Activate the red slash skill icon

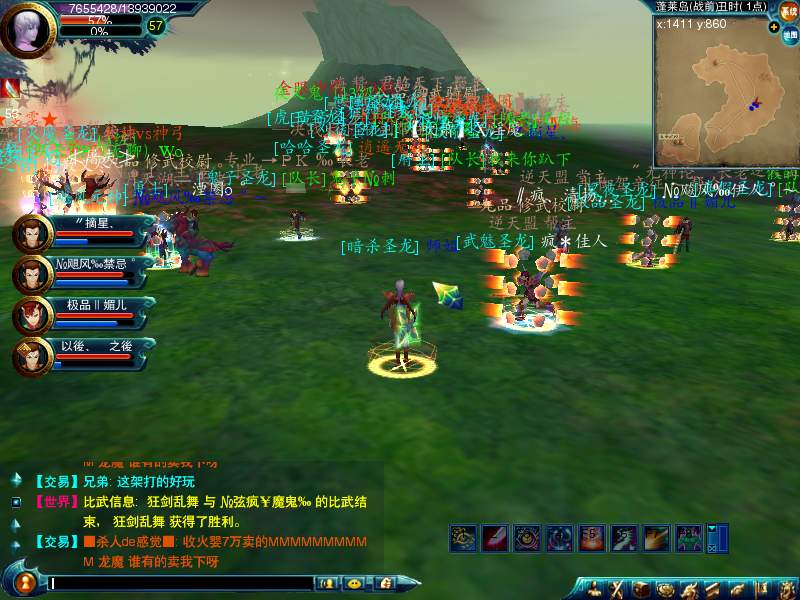pos(495,538)
